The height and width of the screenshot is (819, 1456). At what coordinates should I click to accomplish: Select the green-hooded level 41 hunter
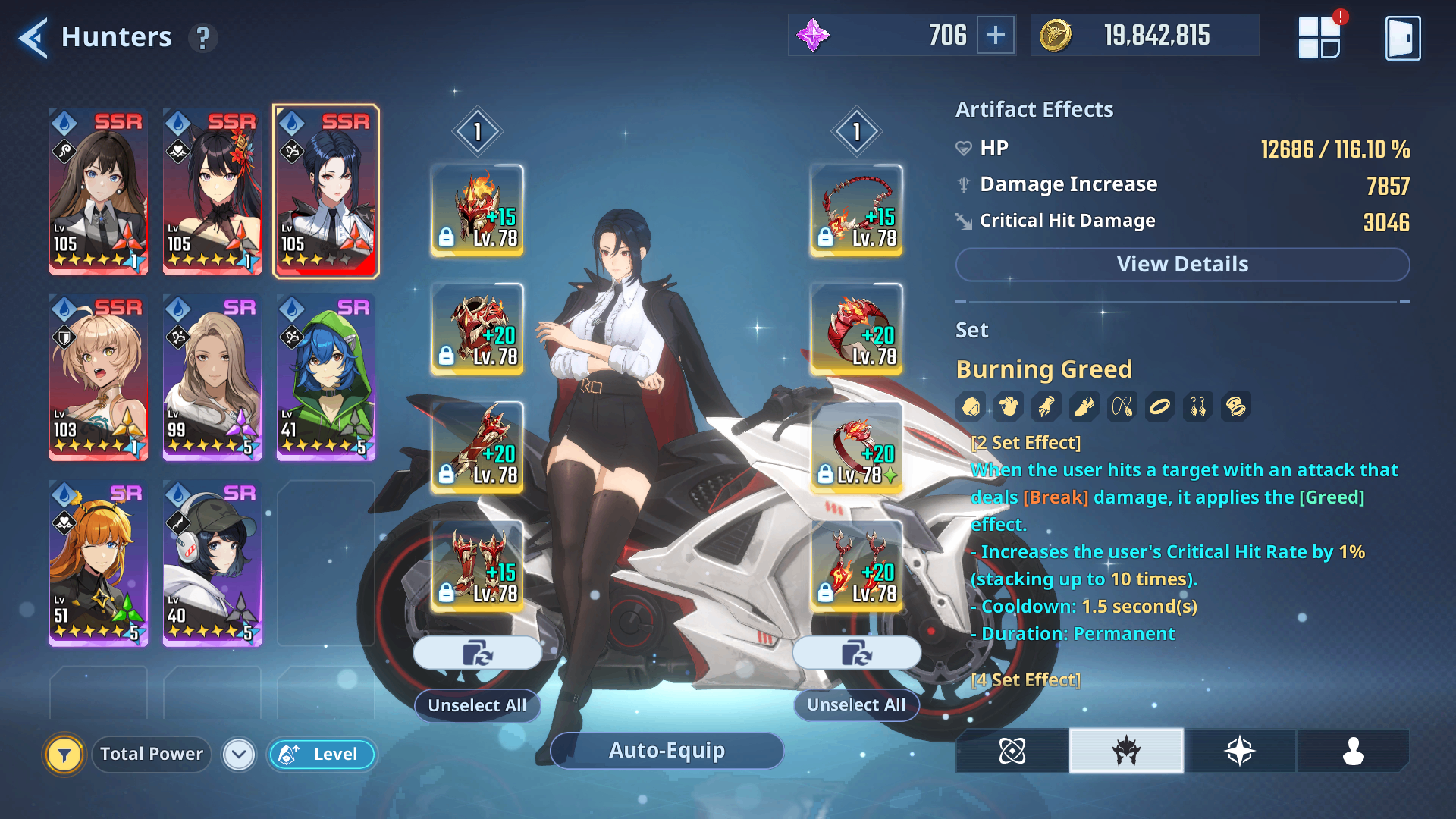[x=326, y=378]
